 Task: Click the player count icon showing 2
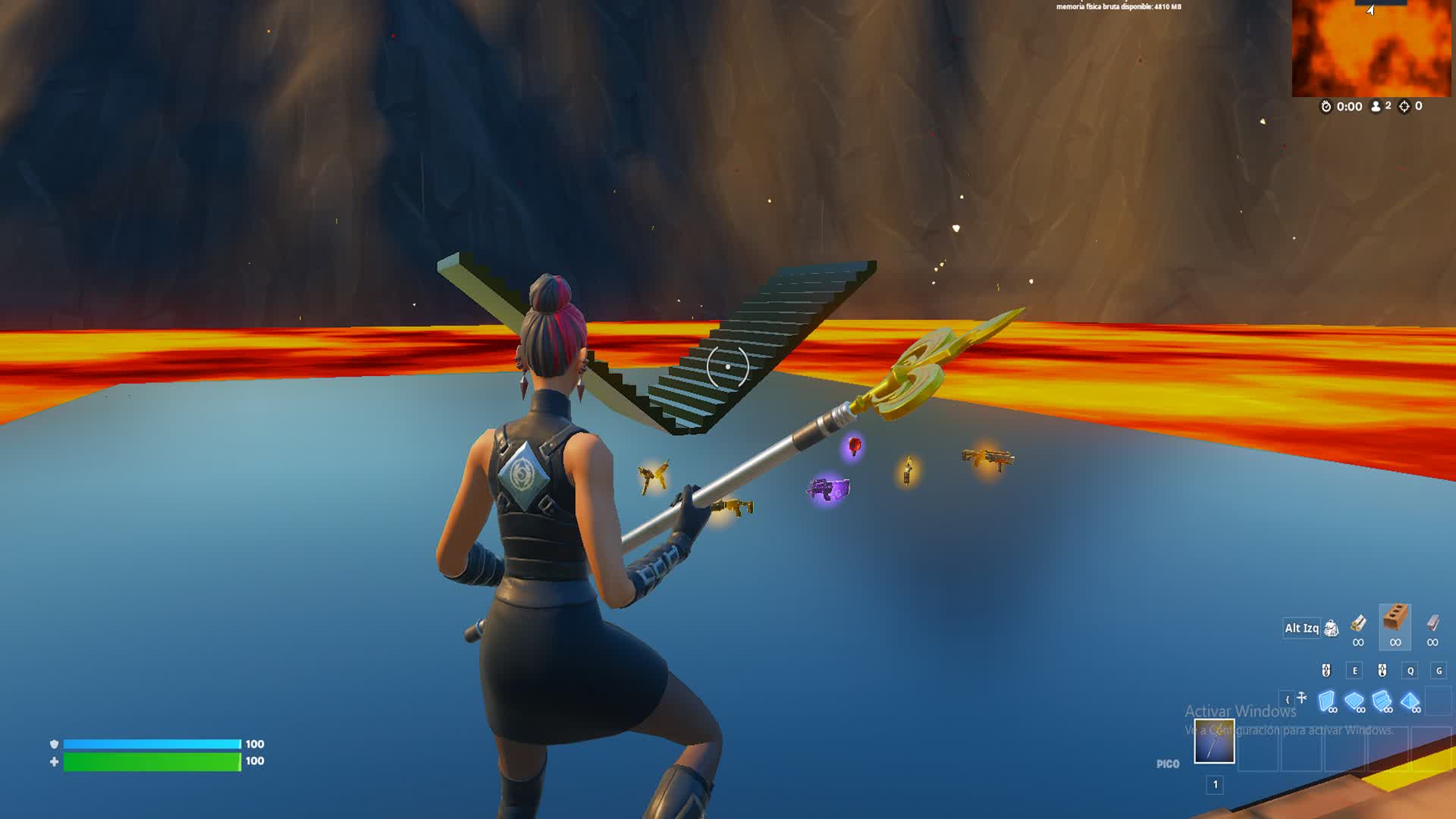(1375, 106)
